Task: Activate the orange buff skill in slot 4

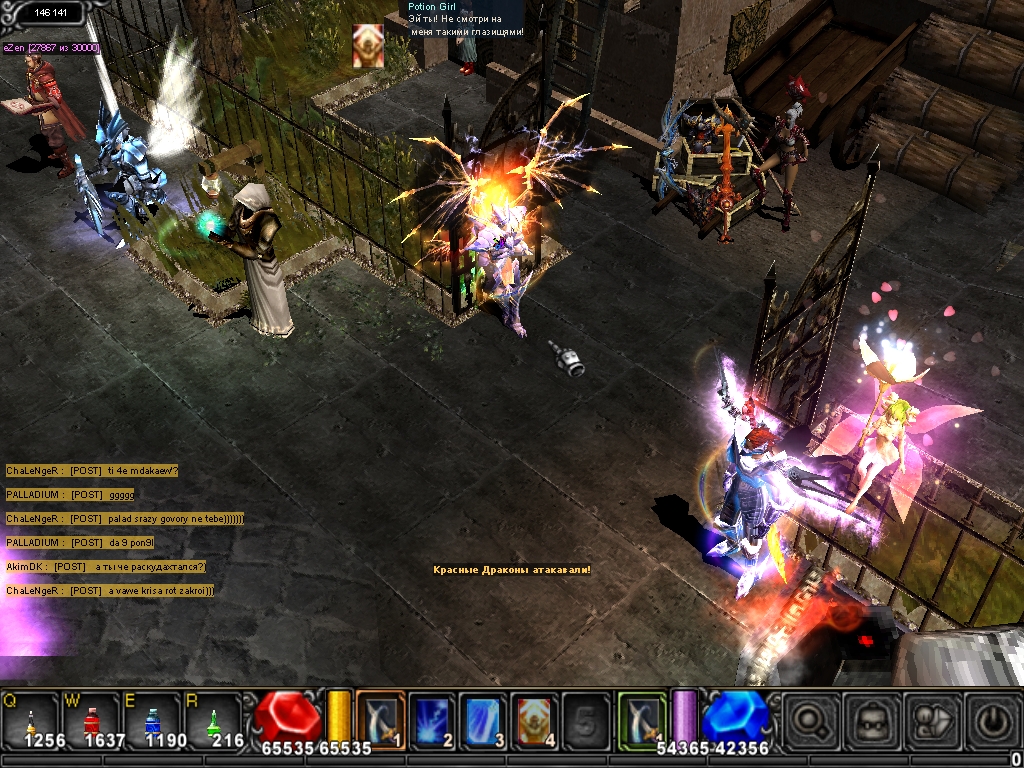Action: click(535, 720)
